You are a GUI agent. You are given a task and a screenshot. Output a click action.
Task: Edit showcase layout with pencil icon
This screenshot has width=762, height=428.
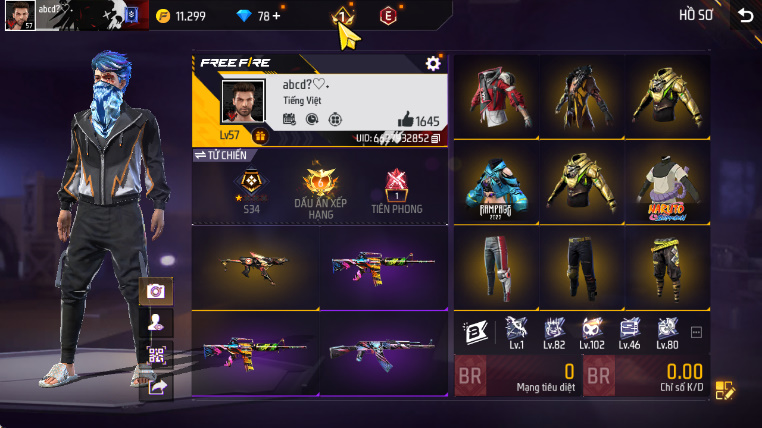pyautogui.click(x=725, y=391)
